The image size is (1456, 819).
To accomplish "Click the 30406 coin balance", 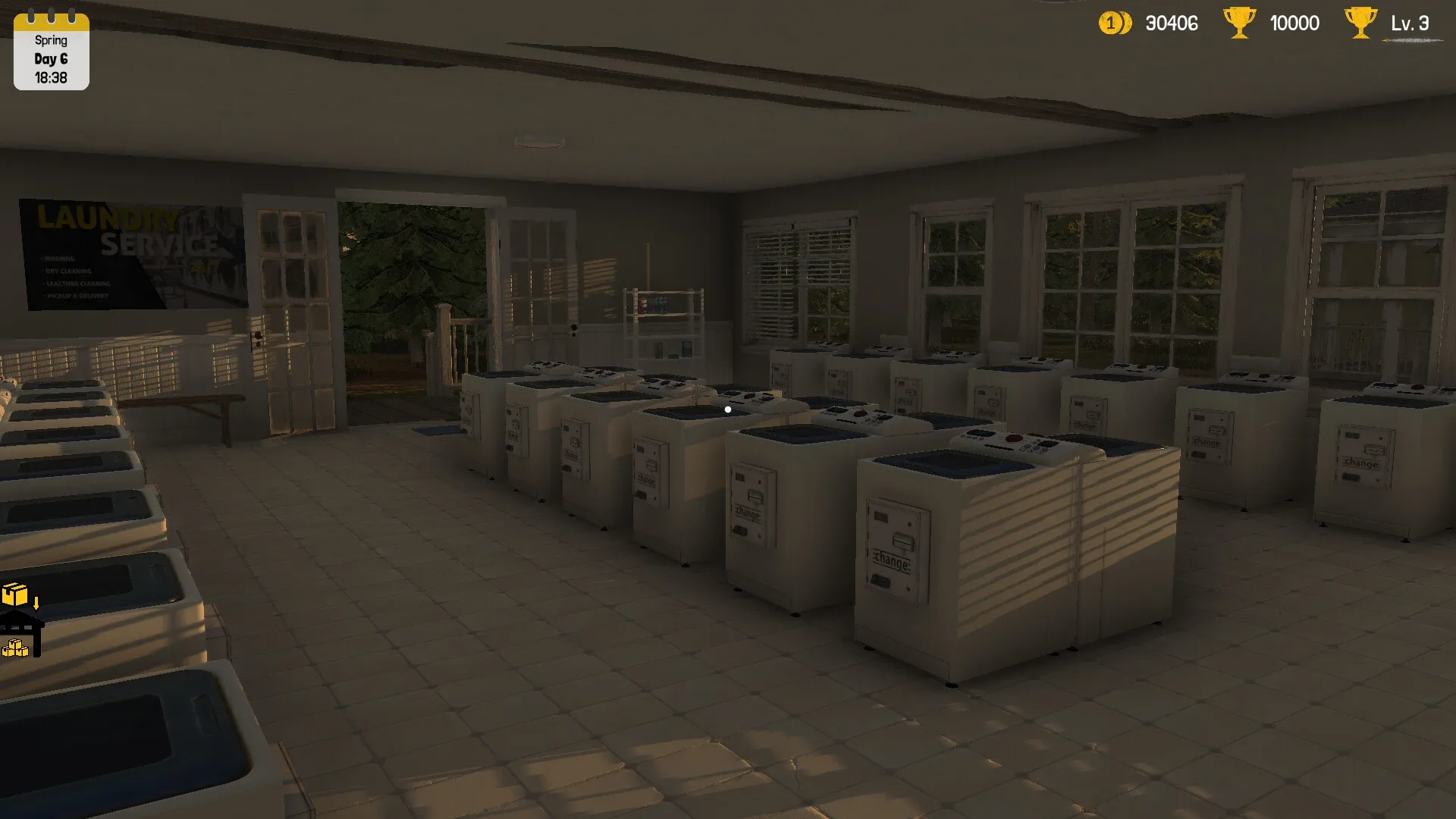I will pos(1171,24).
